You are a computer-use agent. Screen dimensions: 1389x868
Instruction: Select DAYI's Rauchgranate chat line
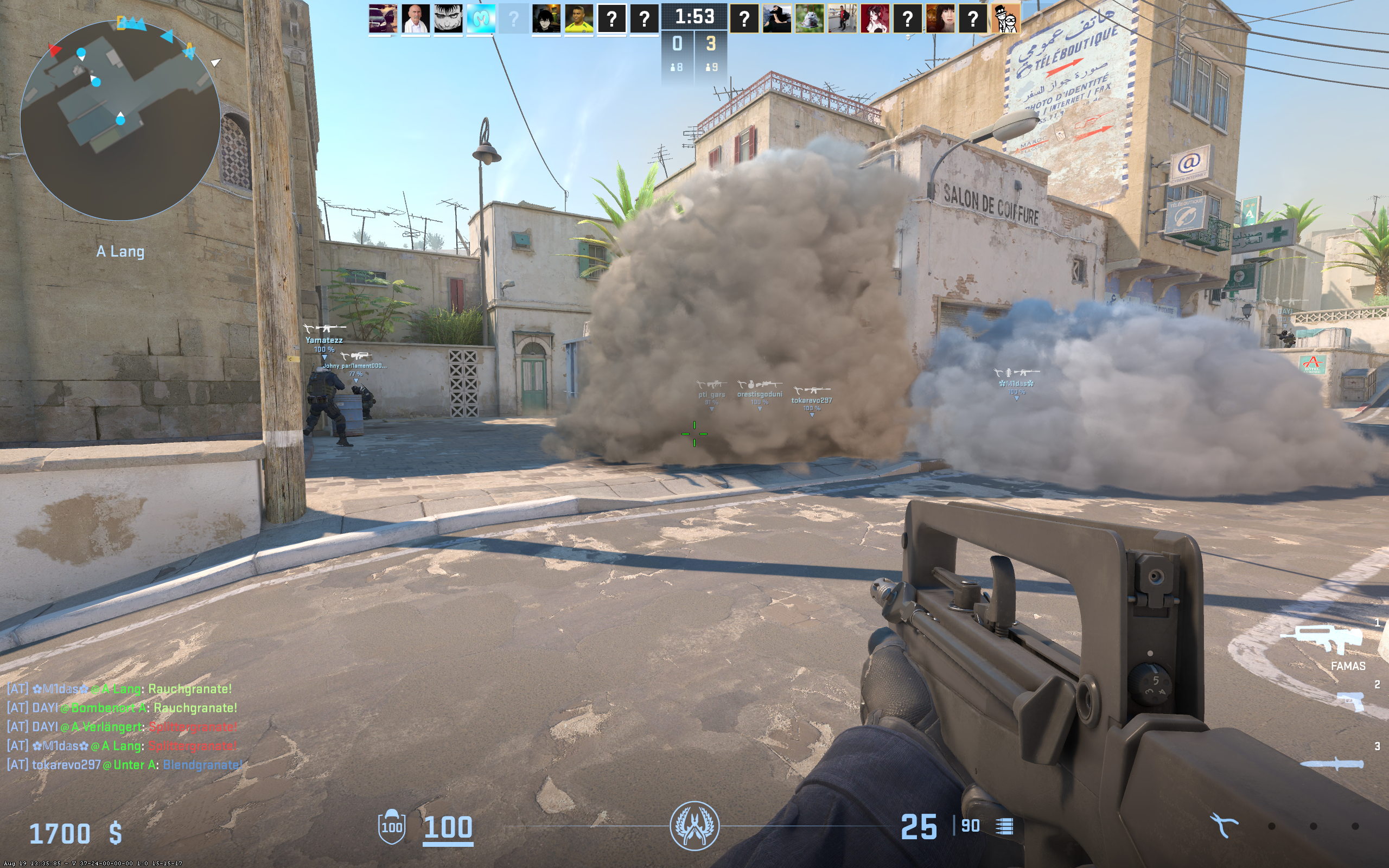click(x=122, y=708)
